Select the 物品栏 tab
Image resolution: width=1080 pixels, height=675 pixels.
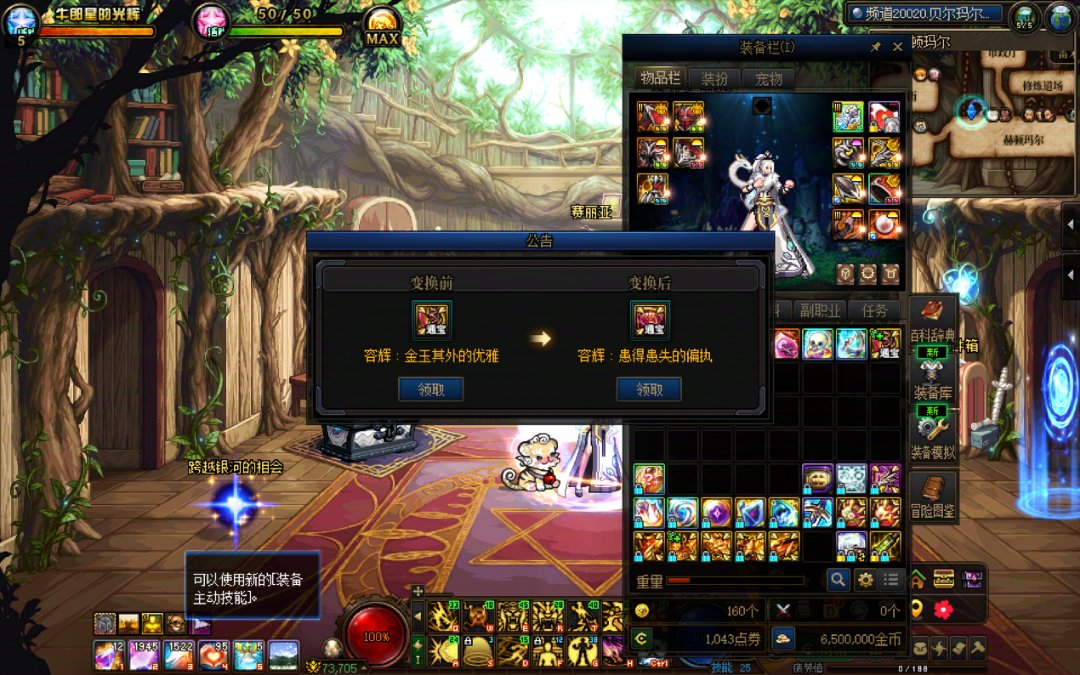click(660, 79)
